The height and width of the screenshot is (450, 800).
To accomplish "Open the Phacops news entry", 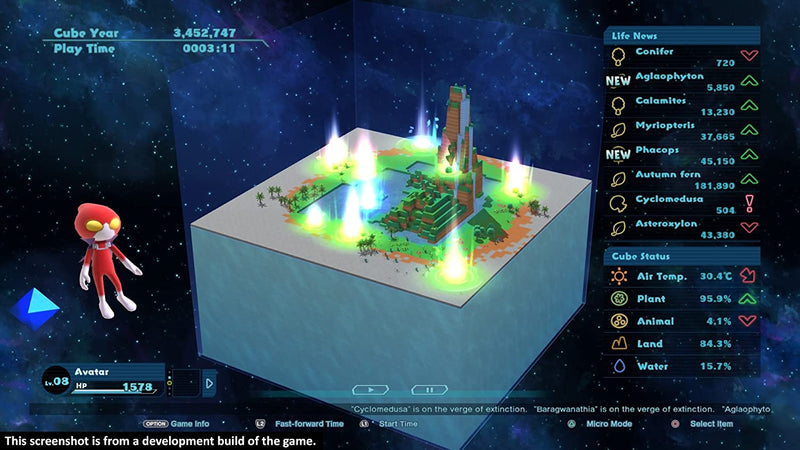I will 680,154.
